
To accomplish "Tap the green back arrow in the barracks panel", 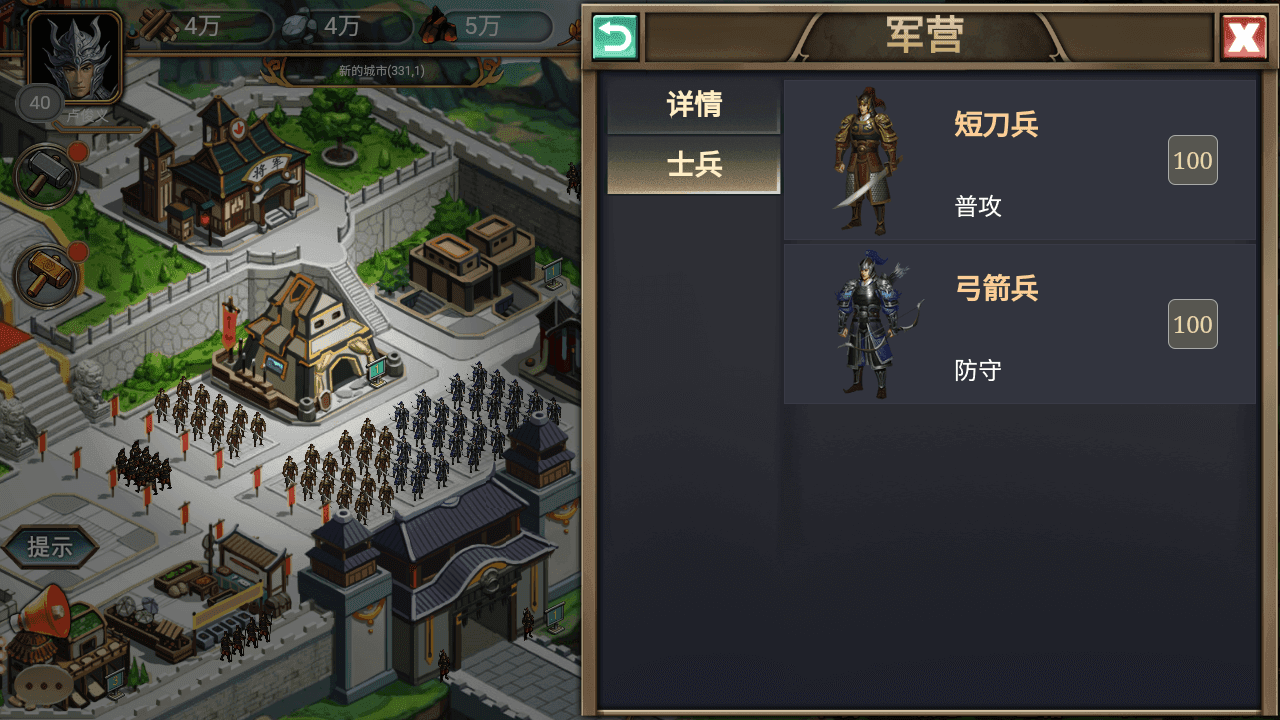I will 614,35.
